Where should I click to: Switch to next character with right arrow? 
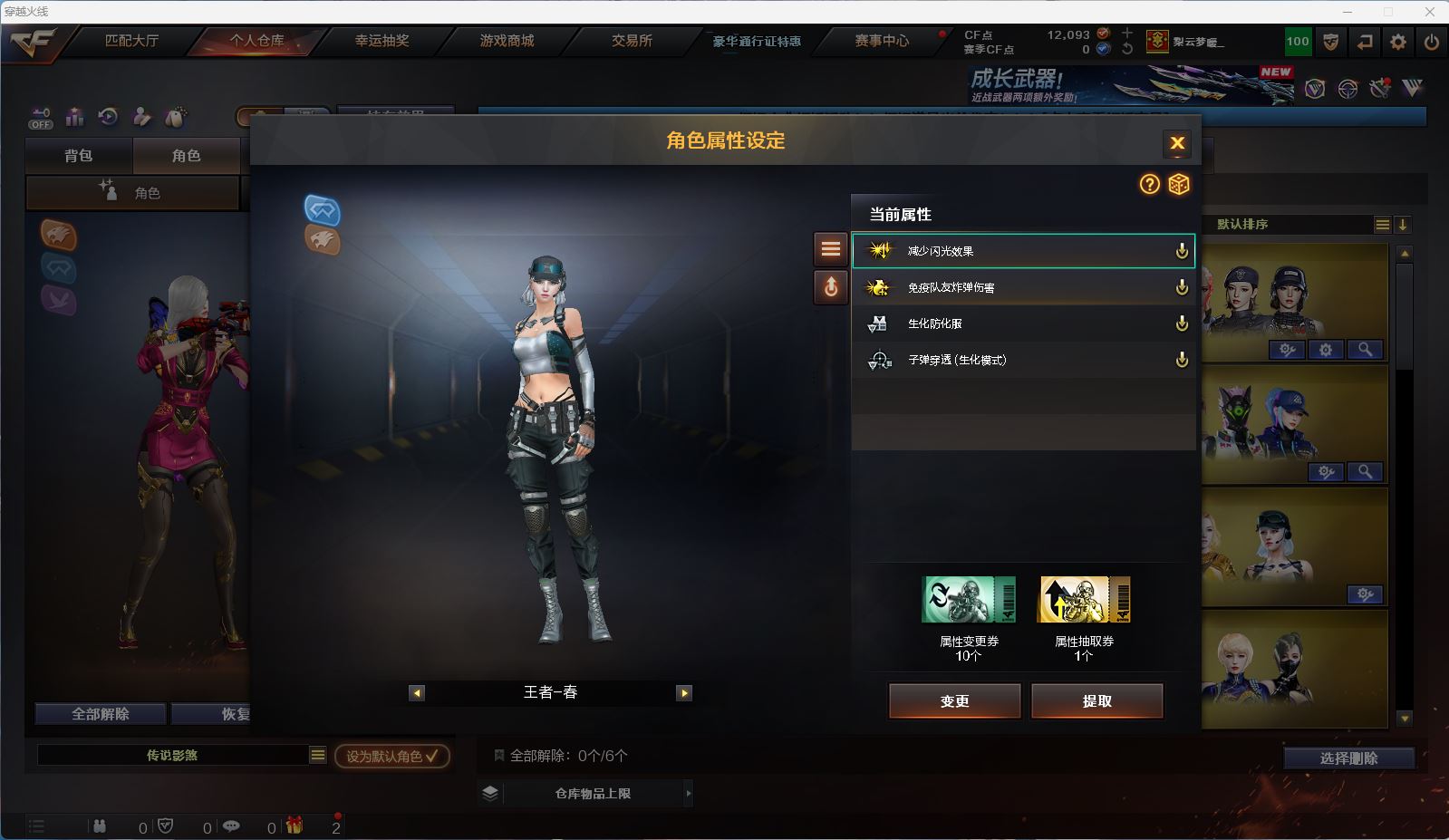point(684,693)
